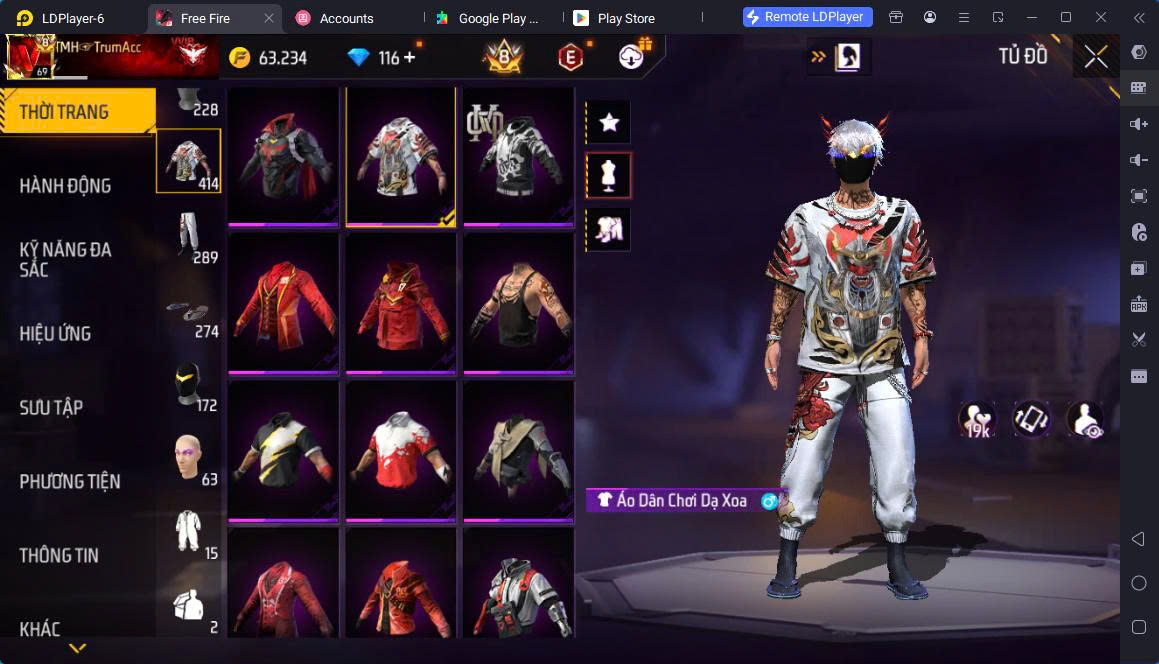Open the full outfit set category with 15 items
This screenshot has width=1159, height=664.
click(189, 532)
